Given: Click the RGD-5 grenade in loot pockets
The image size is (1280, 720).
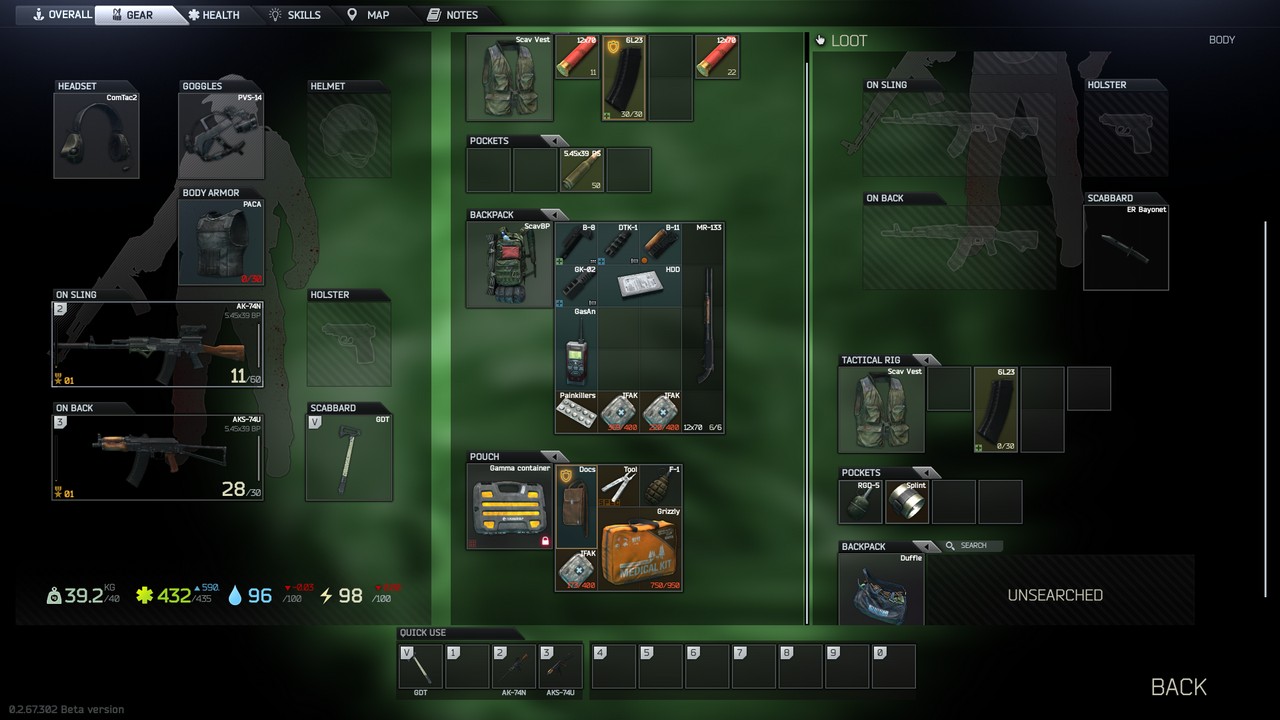Looking at the screenshot, I should coord(860,501).
